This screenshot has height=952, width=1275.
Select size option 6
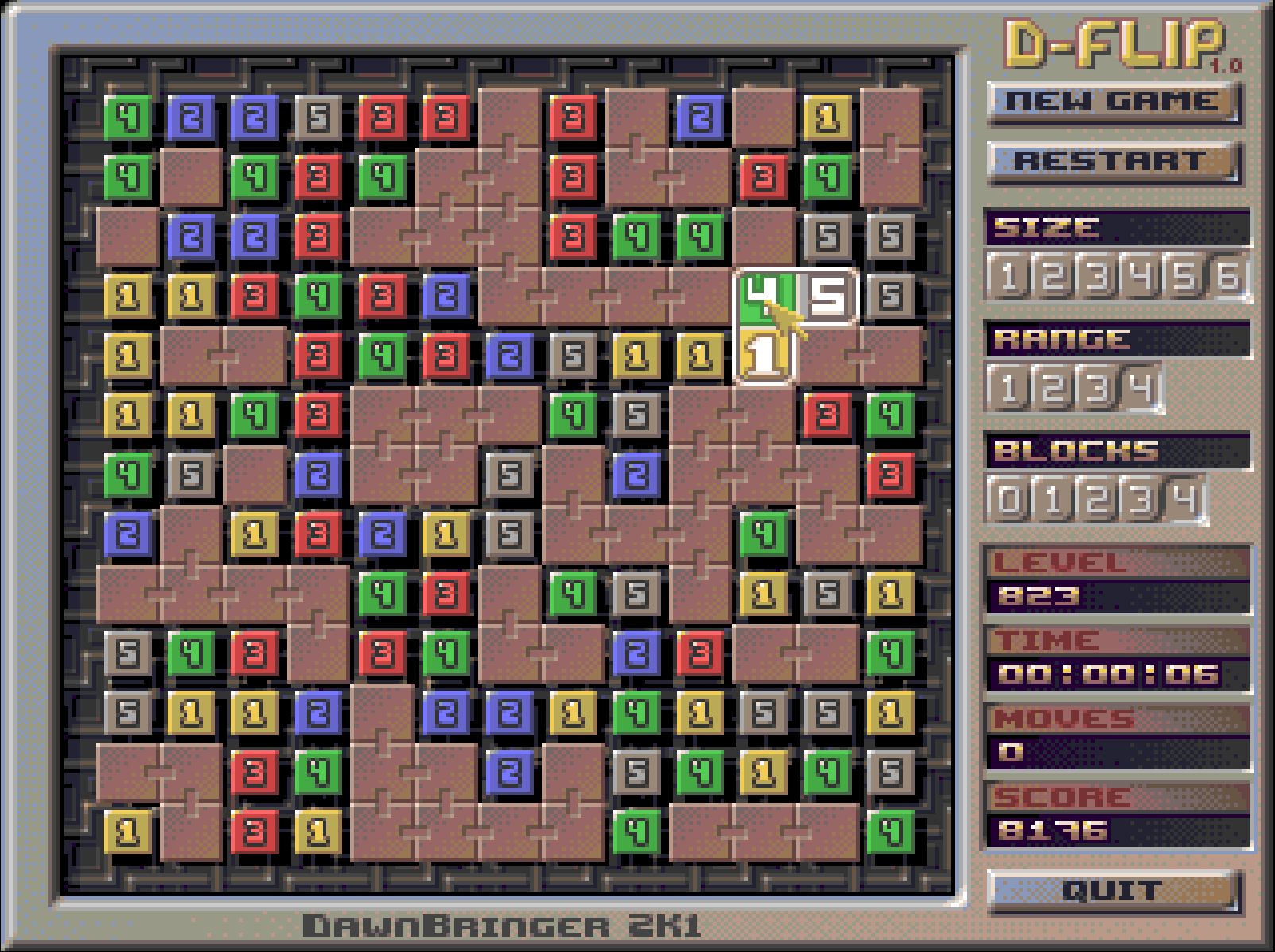[1228, 278]
